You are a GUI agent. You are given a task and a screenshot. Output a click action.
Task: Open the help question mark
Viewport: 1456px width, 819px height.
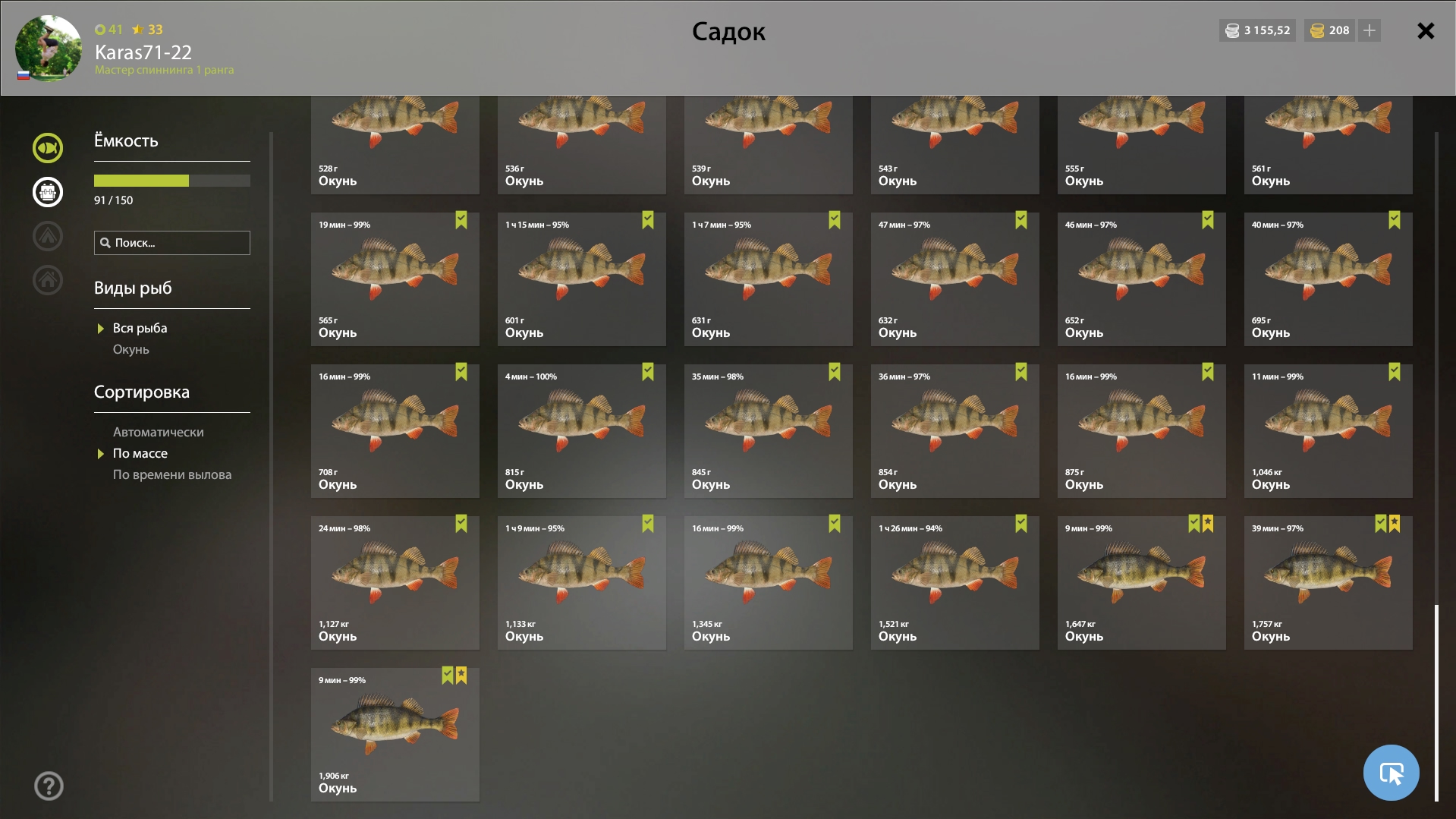(x=49, y=786)
